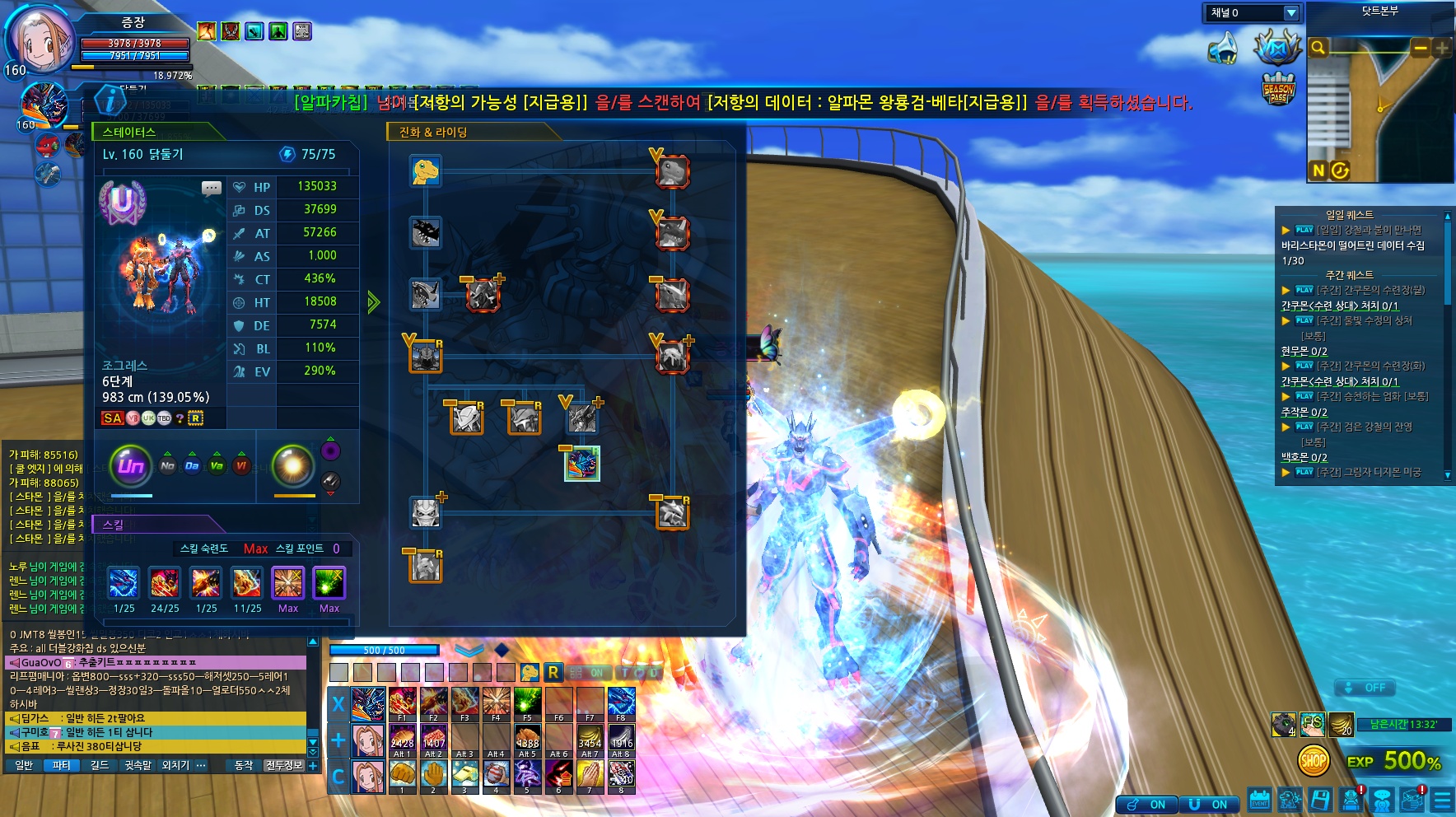
Task: Use the praying hands emote in slot 7
Action: pyautogui.click(x=590, y=774)
